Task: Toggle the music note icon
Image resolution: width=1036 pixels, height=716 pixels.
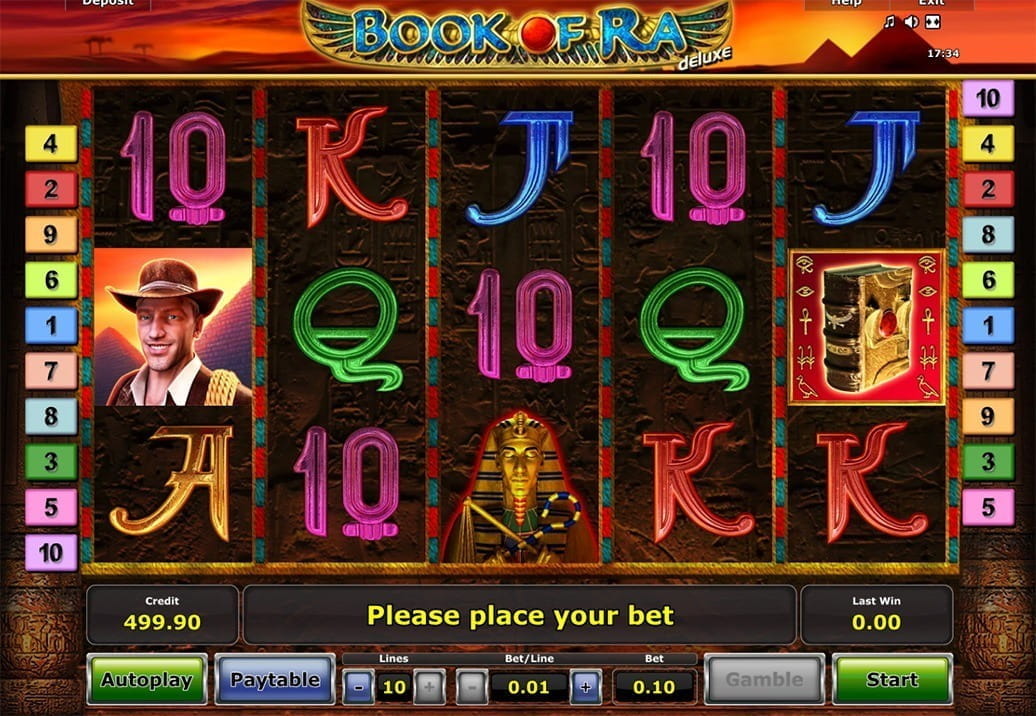Action: pos(890,22)
